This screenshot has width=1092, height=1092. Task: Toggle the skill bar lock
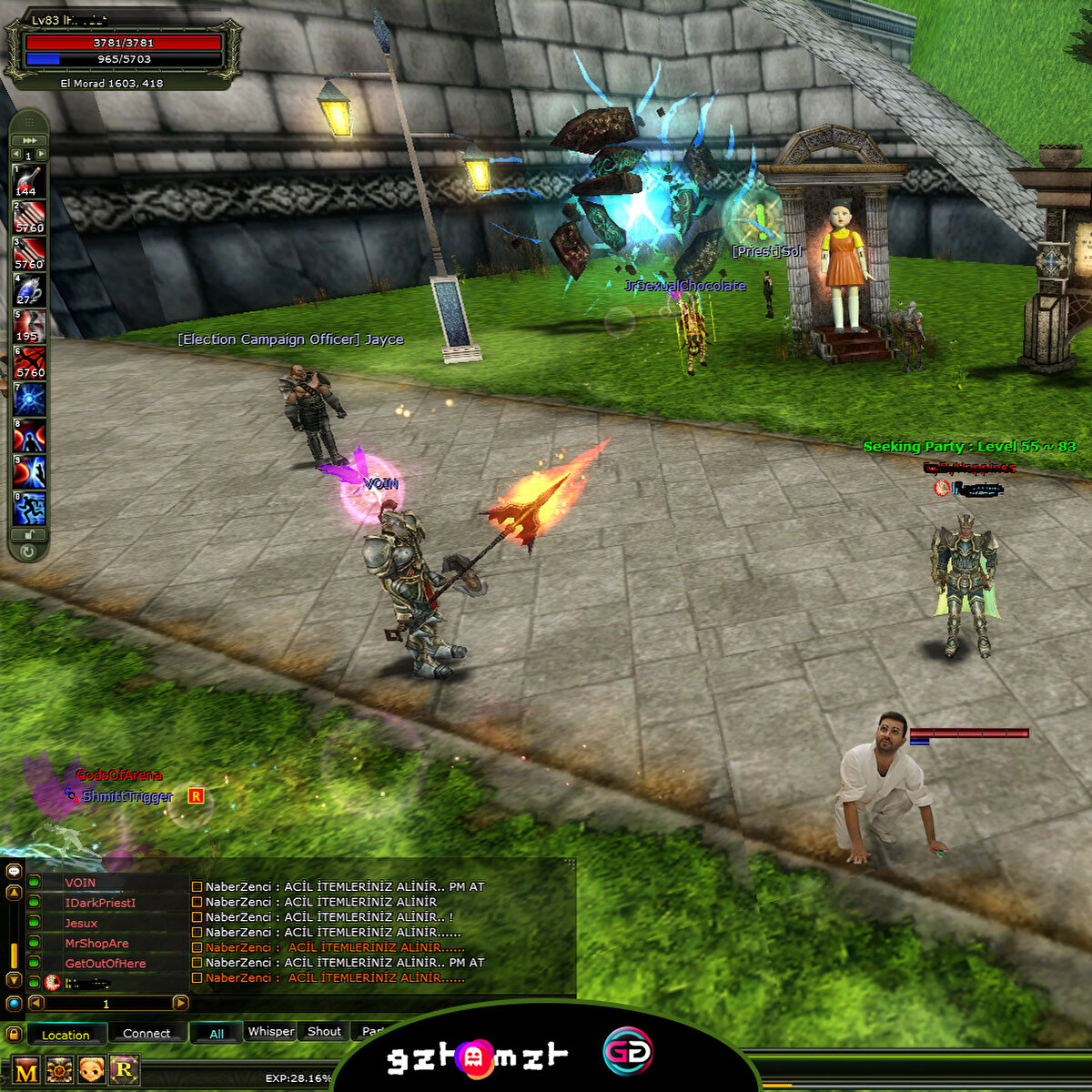[x=29, y=535]
